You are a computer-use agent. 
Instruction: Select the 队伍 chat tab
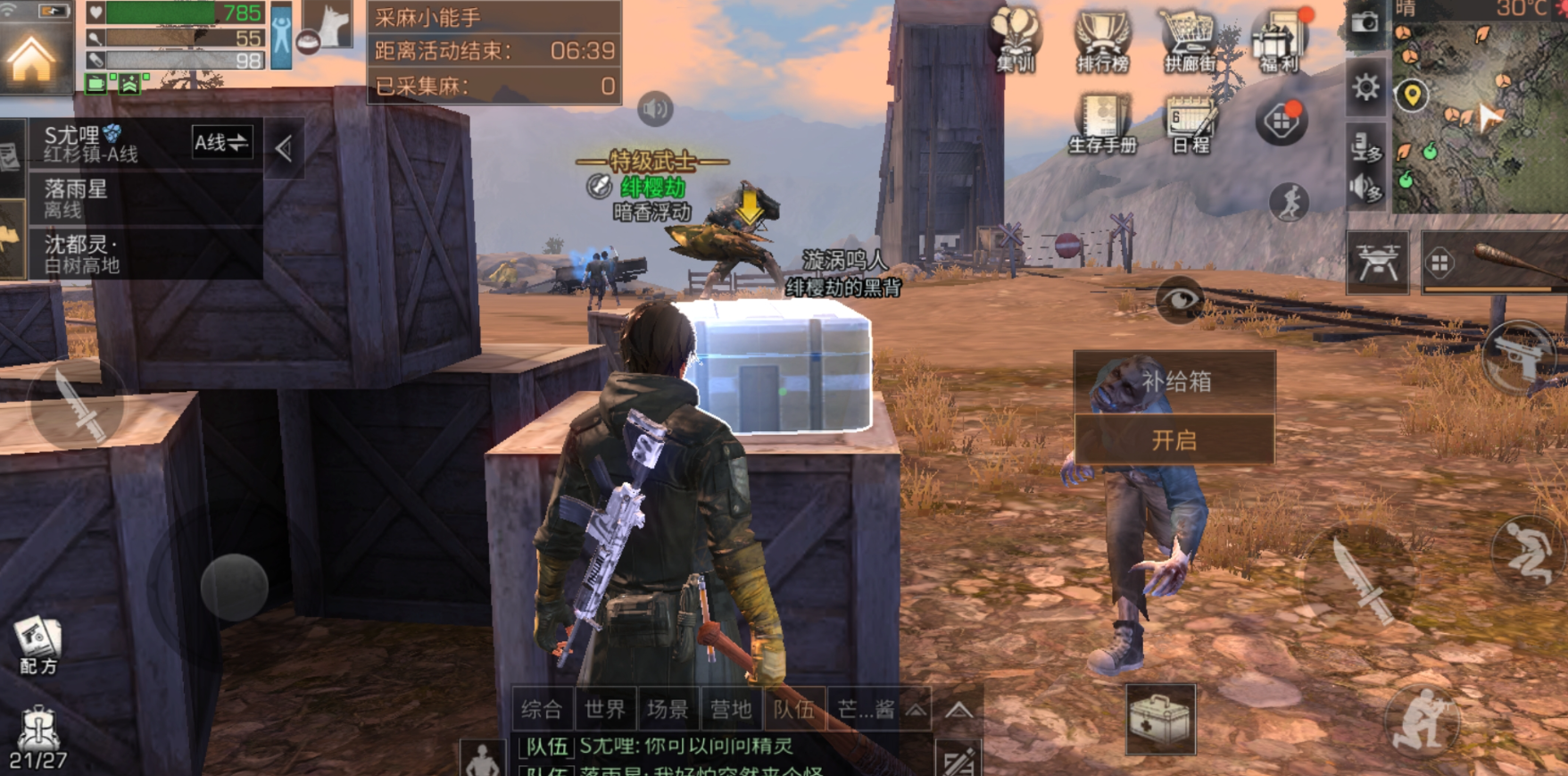click(794, 710)
